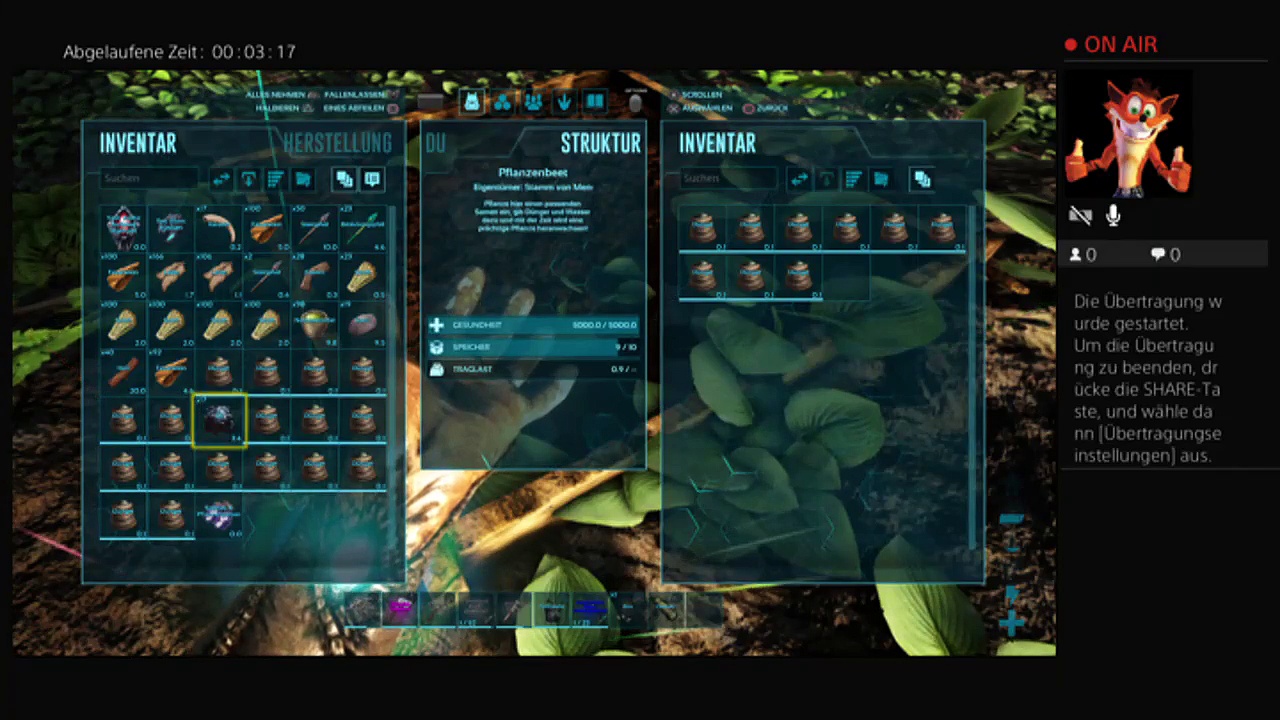Click the transfer-all arrows in player inventory

click(221, 180)
